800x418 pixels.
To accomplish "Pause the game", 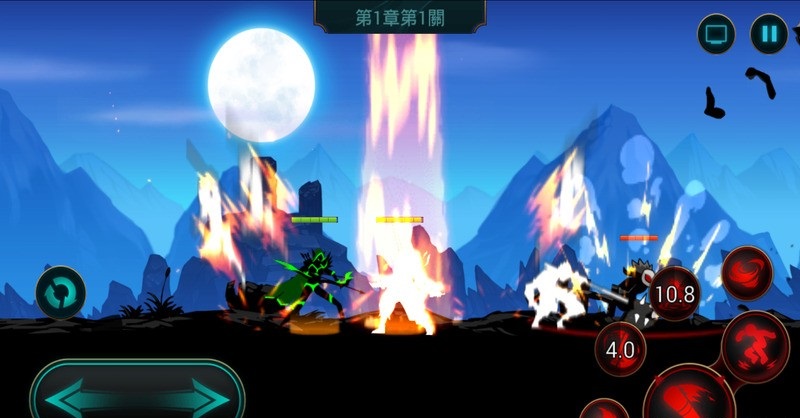I will coord(769,34).
